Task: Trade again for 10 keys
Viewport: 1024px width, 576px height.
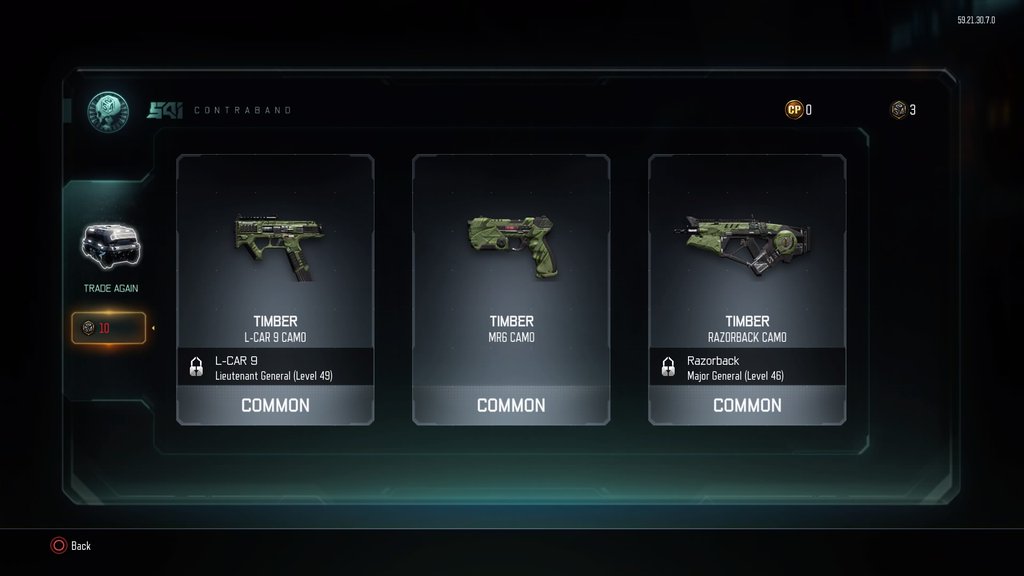Action: tap(108, 328)
